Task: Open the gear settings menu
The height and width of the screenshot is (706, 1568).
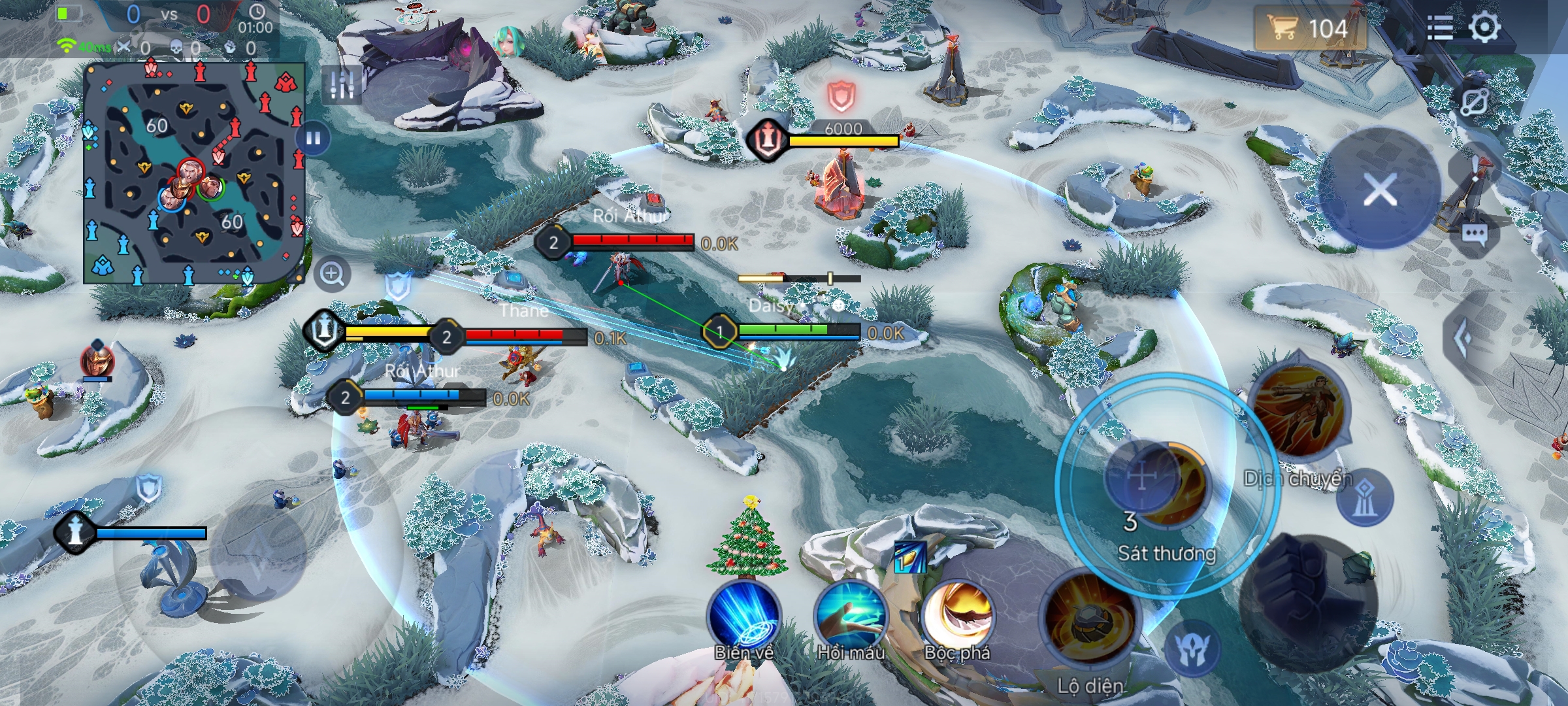Action: point(1484,28)
